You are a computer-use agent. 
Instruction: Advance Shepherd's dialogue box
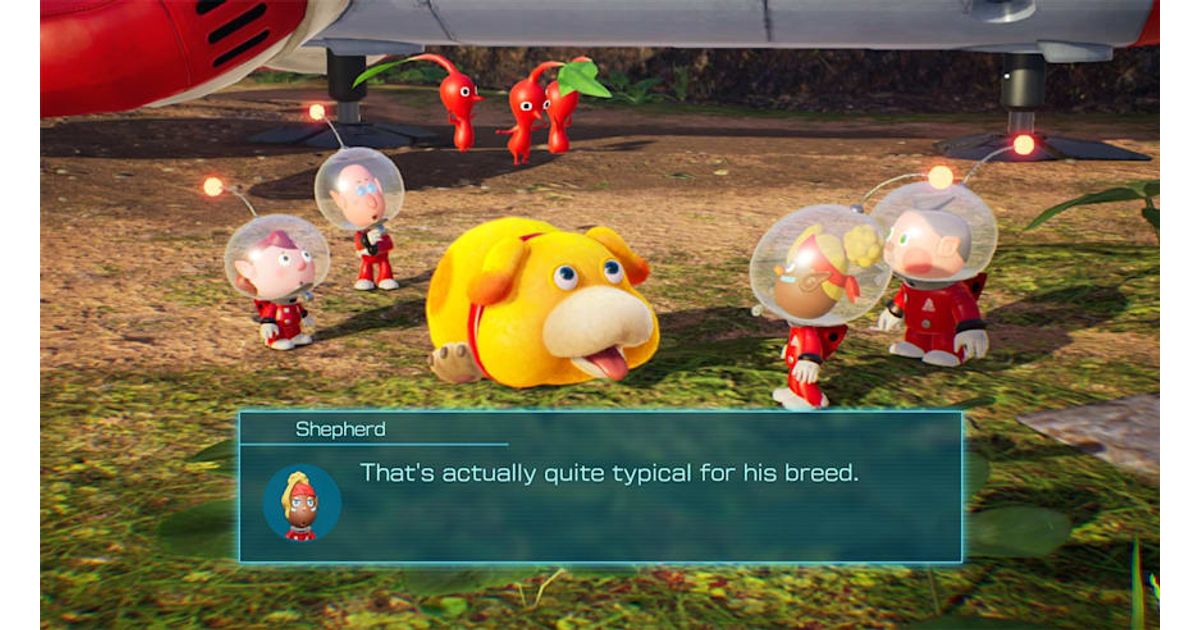click(x=600, y=487)
